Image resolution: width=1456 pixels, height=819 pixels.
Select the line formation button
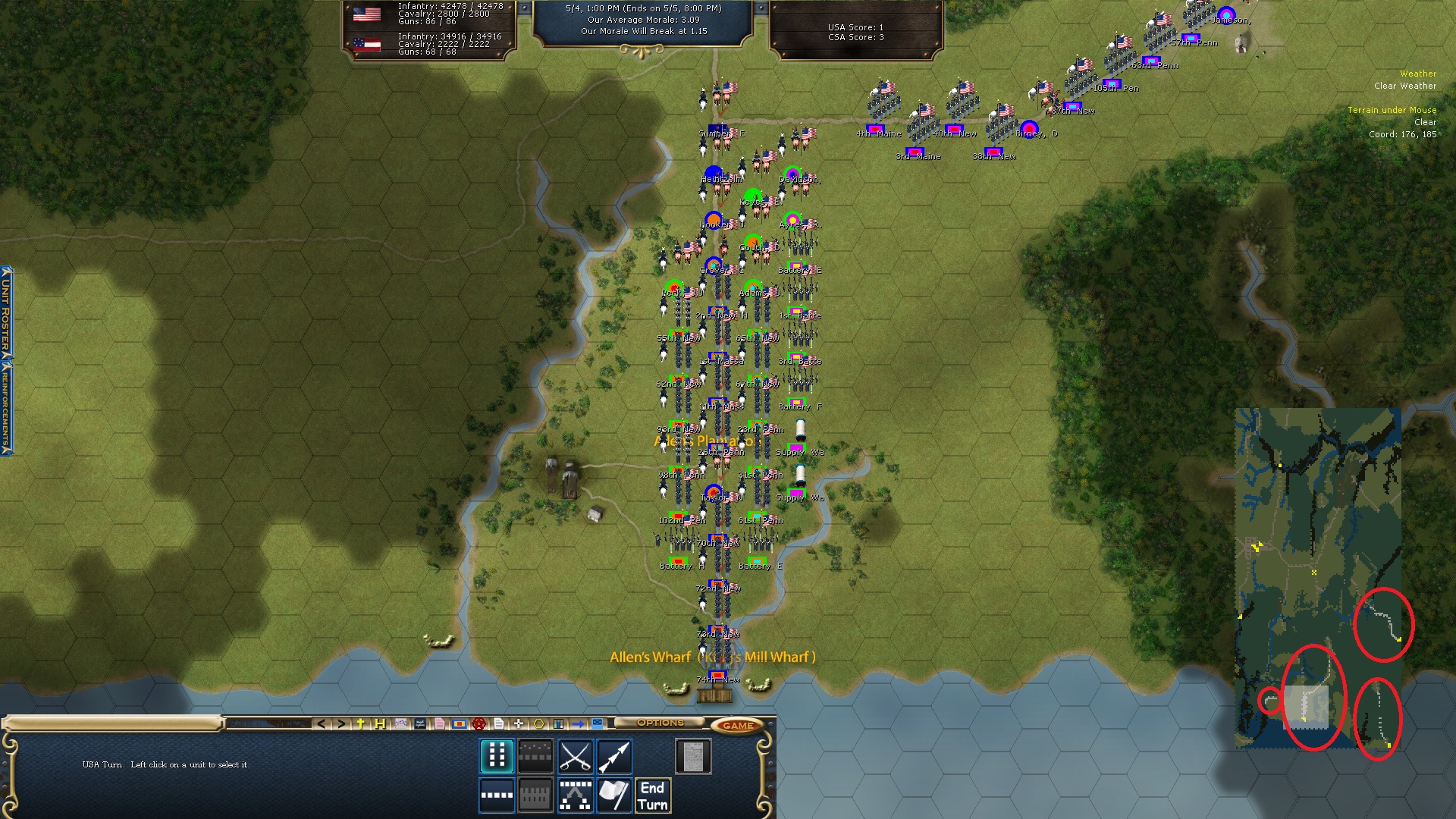point(497,795)
